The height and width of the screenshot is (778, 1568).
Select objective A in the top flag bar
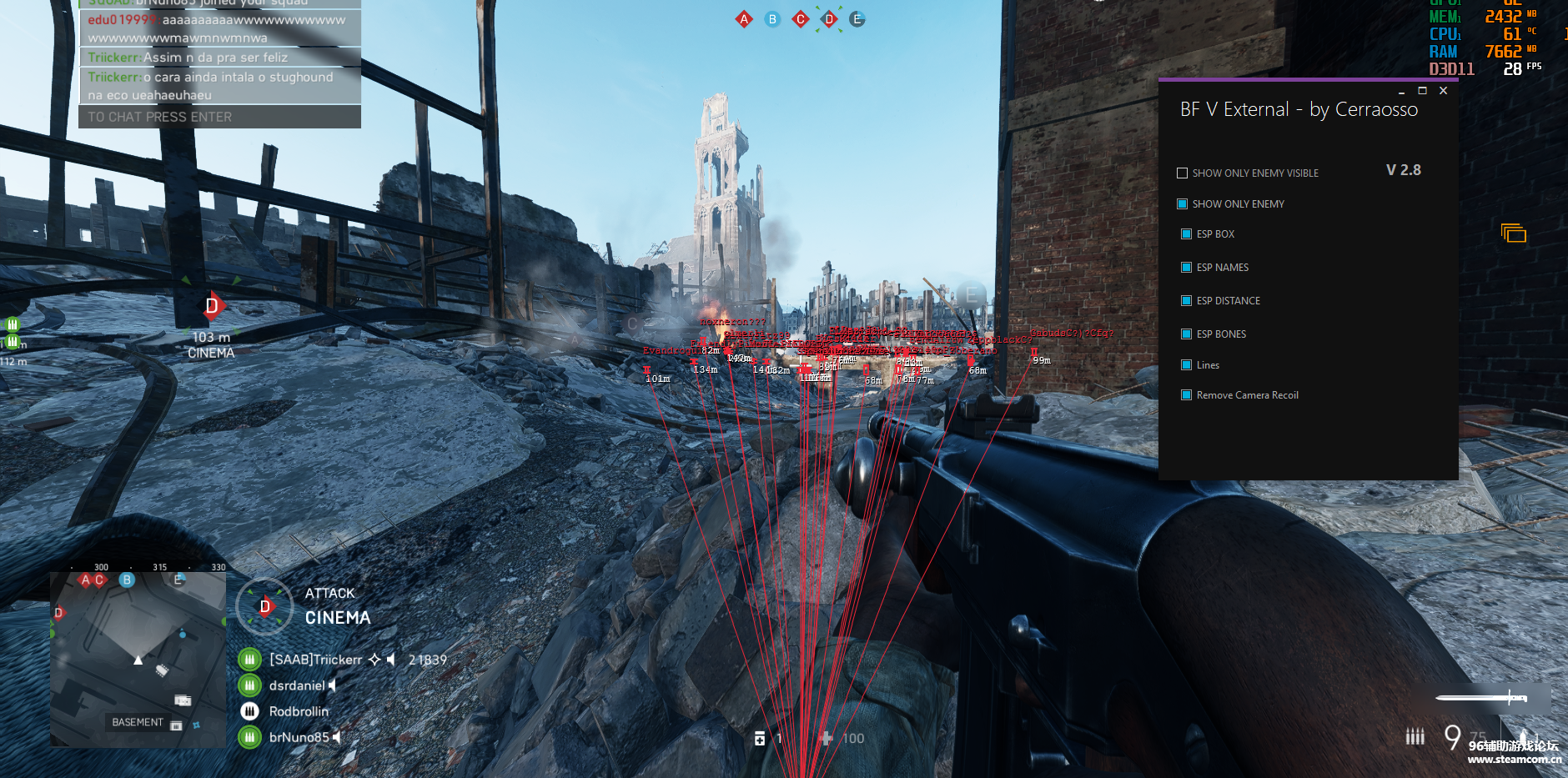[x=744, y=19]
